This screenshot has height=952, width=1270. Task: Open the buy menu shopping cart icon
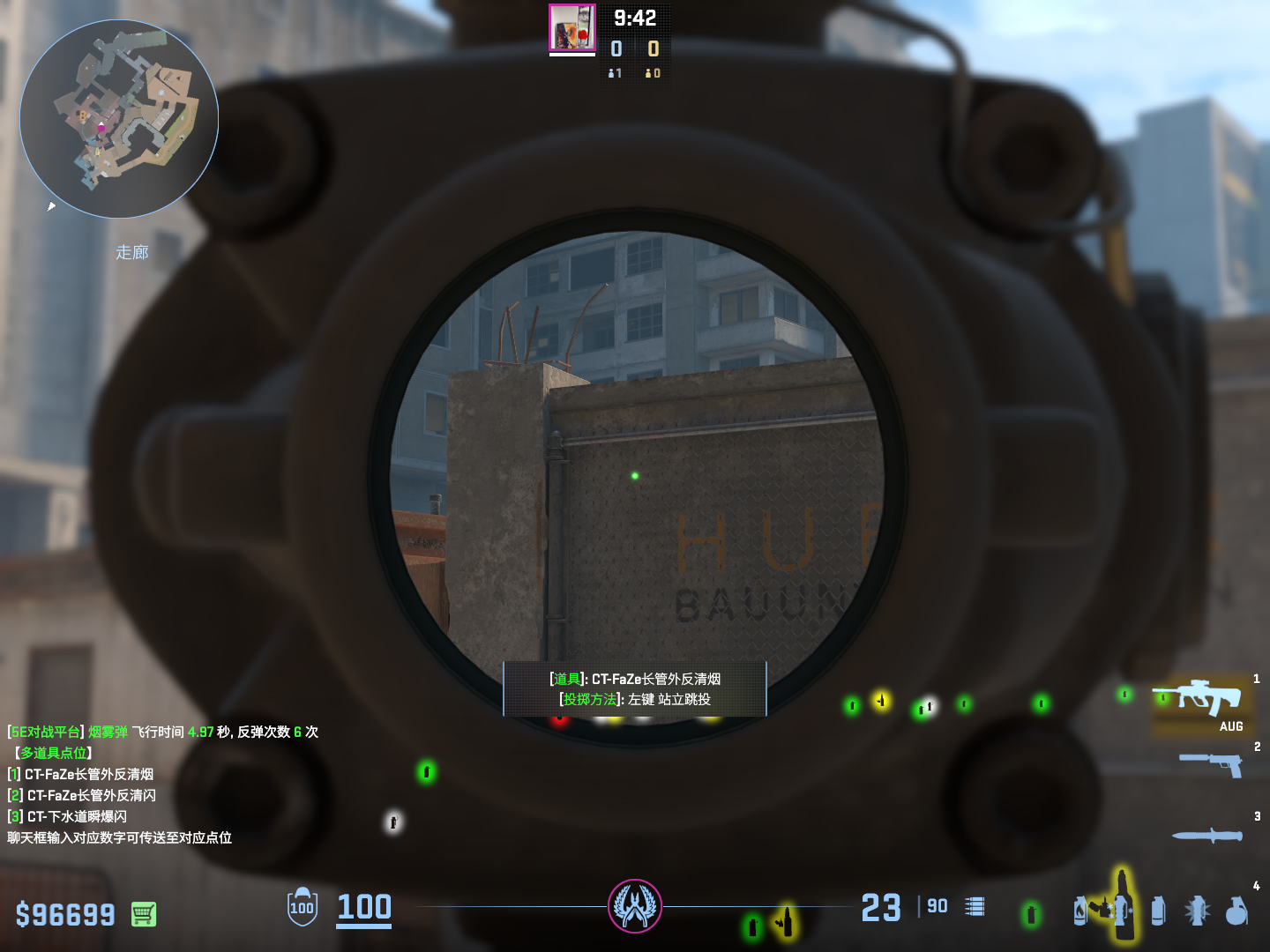pyautogui.click(x=144, y=914)
